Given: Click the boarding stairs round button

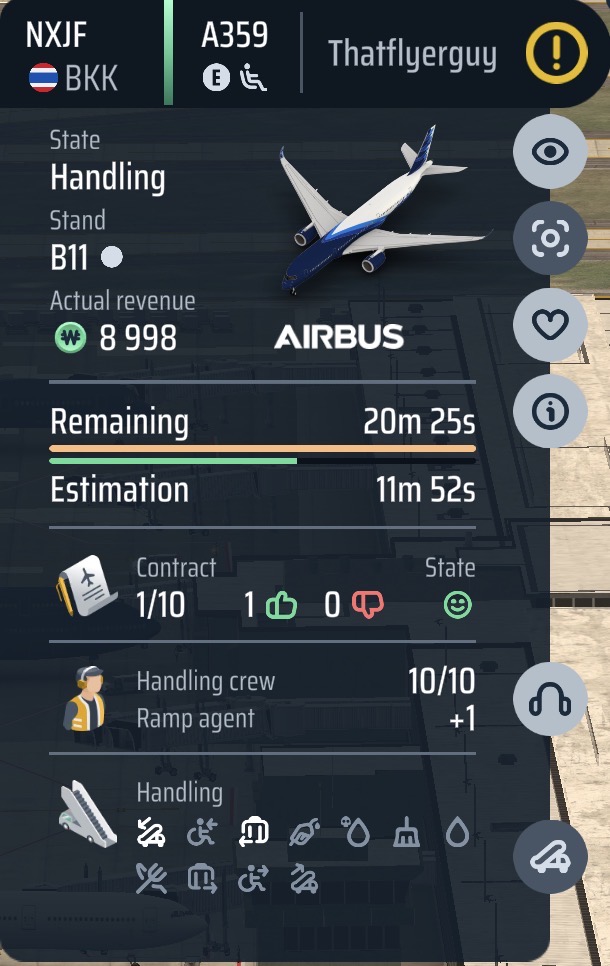Looking at the screenshot, I should tap(550, 858).
